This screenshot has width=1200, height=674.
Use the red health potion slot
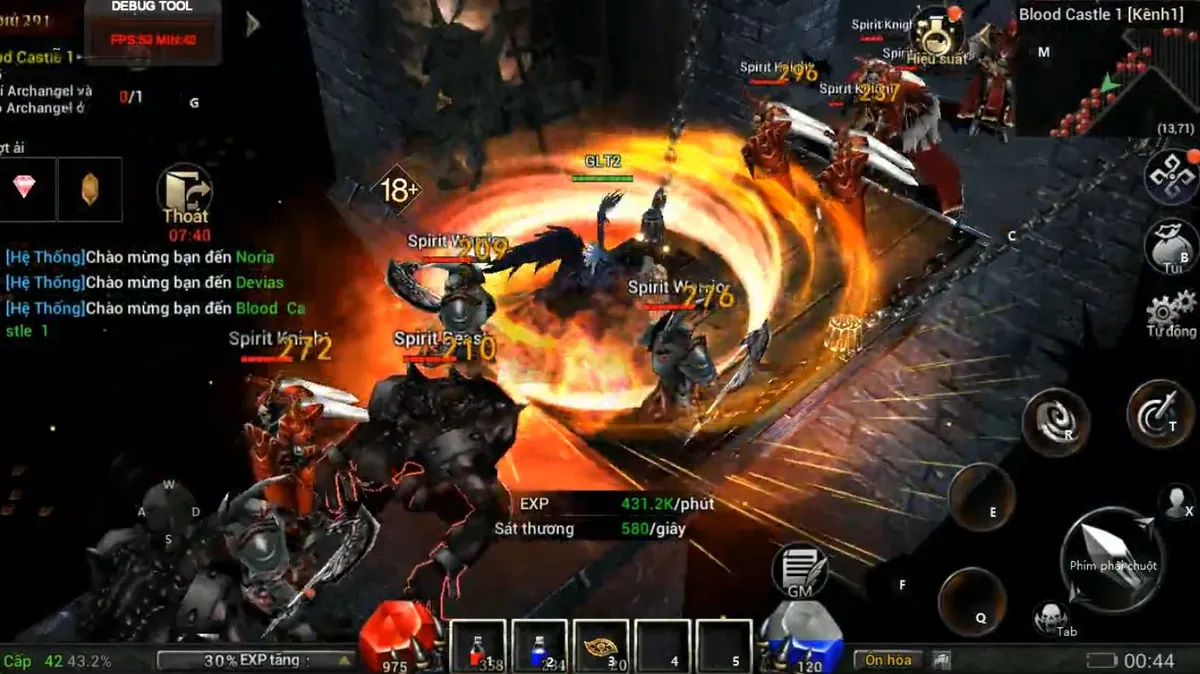(x=478, y=646)
